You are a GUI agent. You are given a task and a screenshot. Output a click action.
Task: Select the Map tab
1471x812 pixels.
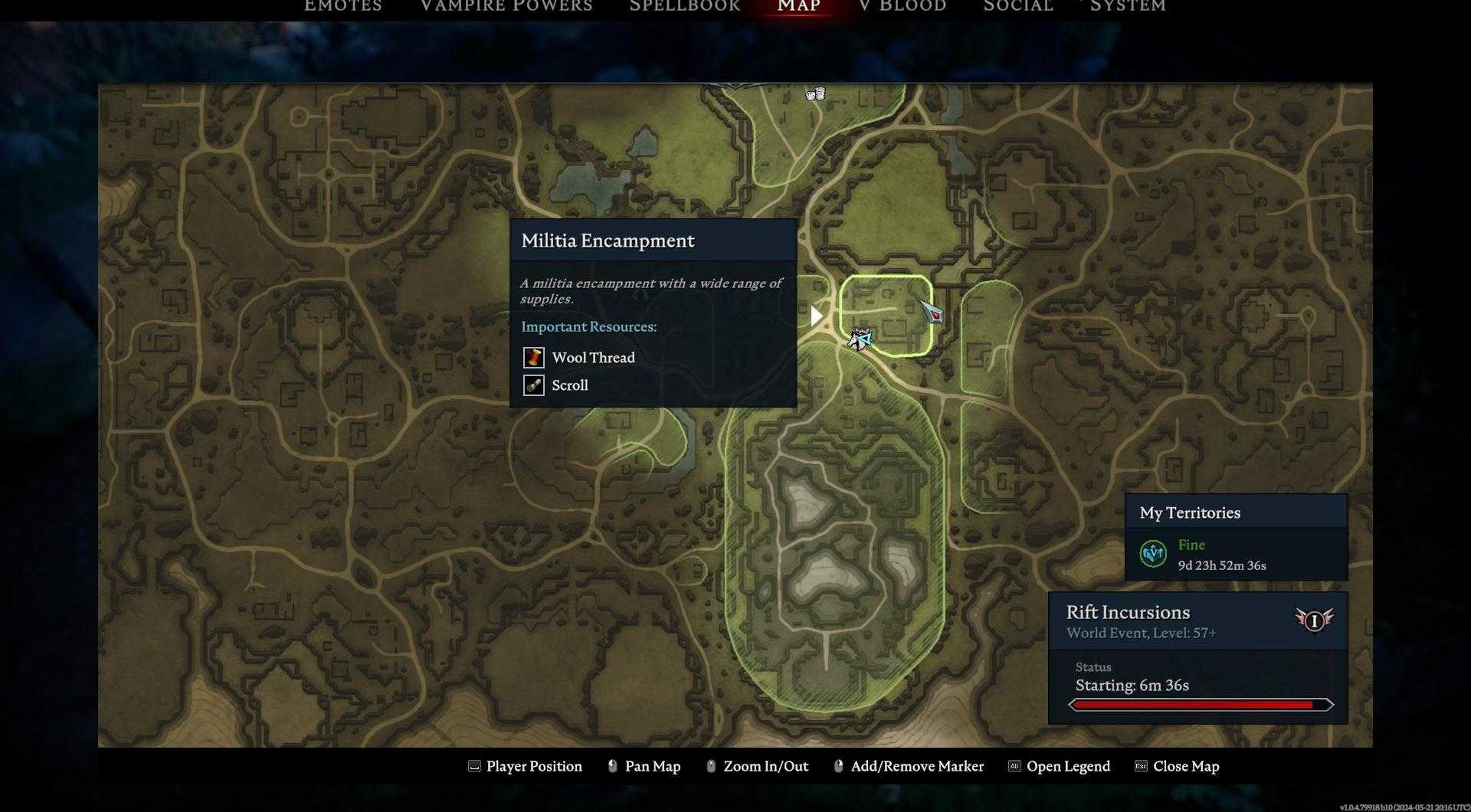tap(798, 6)
